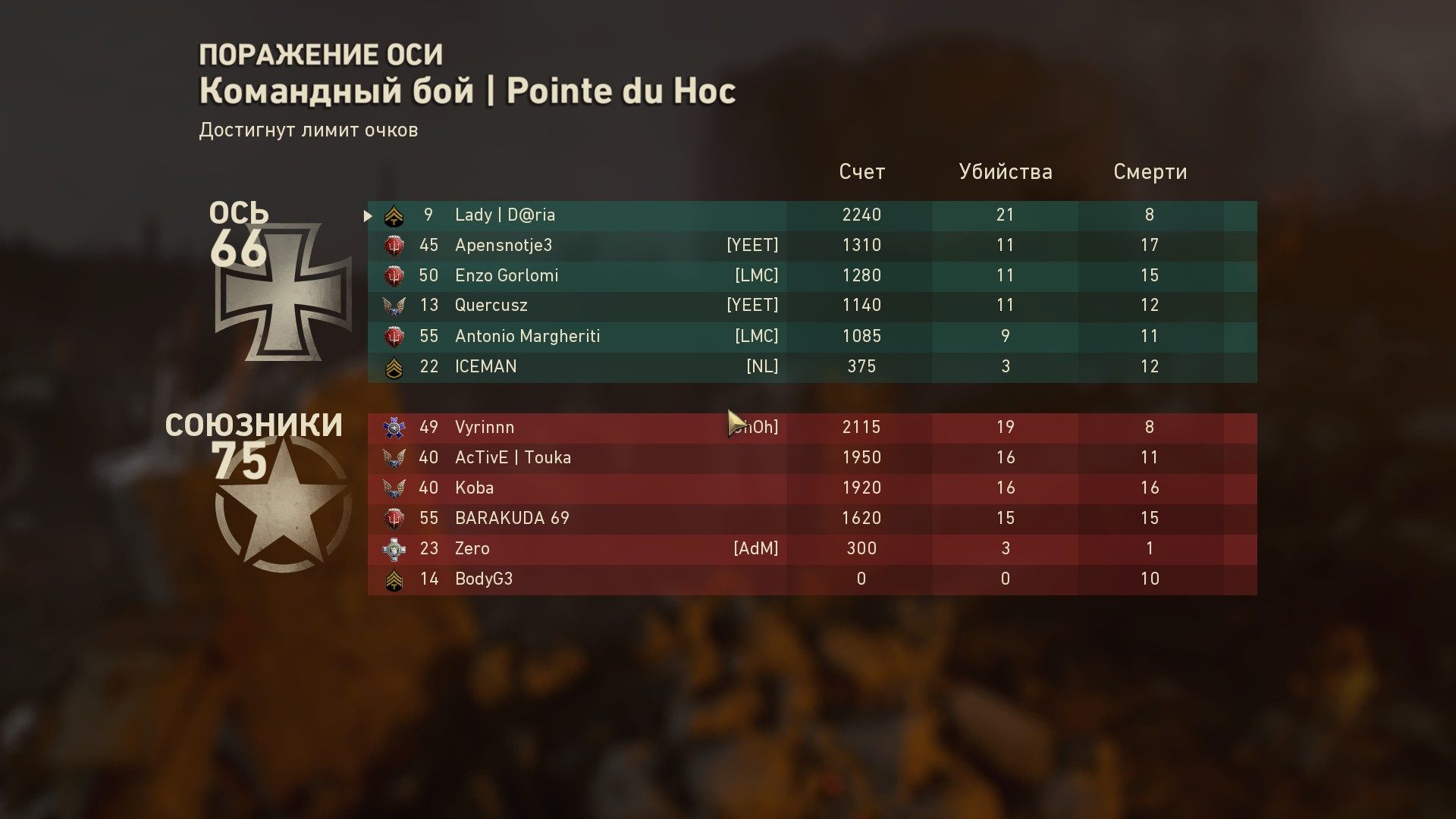Screen dimensions: 1456x819
Task: Sort players by the Счет column
Action: (x=861, y=172)
